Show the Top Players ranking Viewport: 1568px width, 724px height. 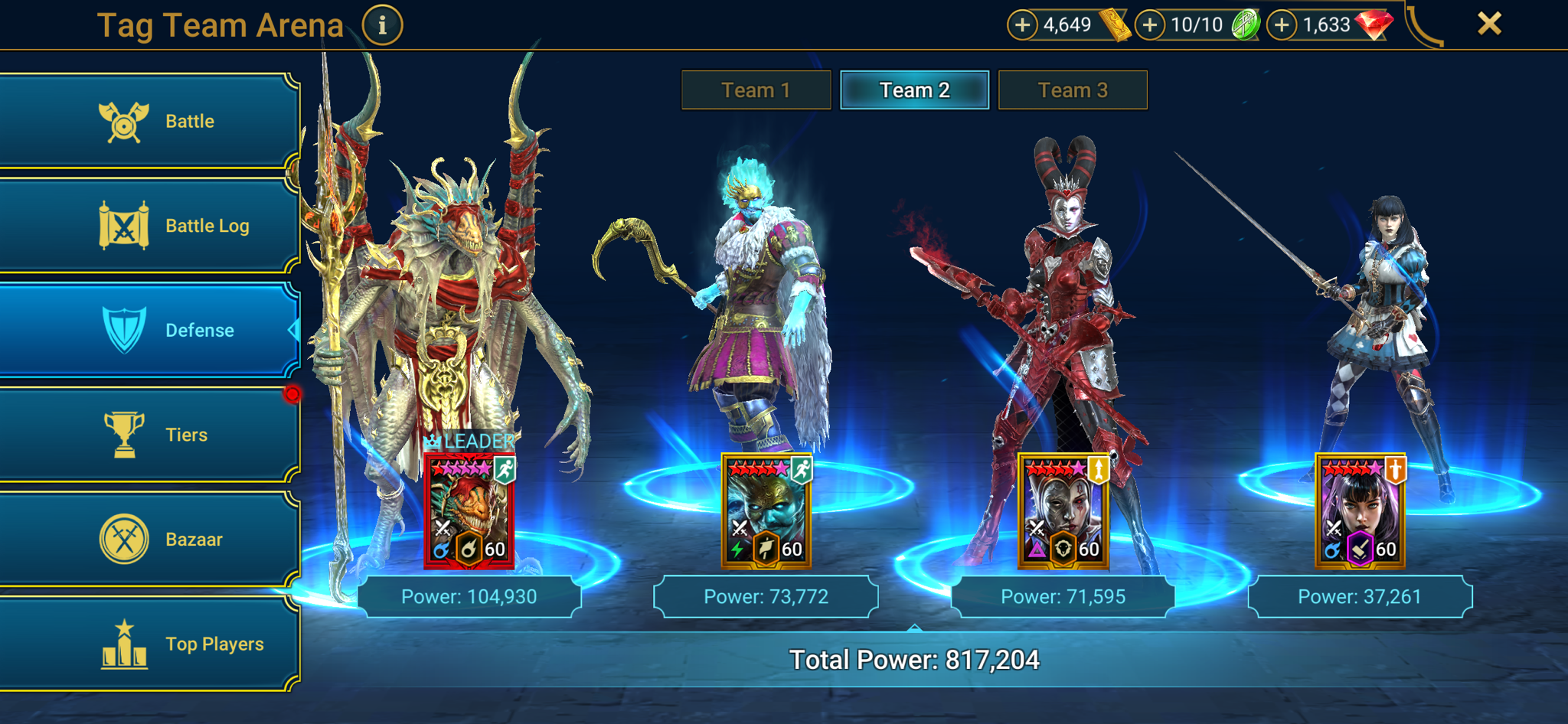pyautogui.click(x=149, y=644)
